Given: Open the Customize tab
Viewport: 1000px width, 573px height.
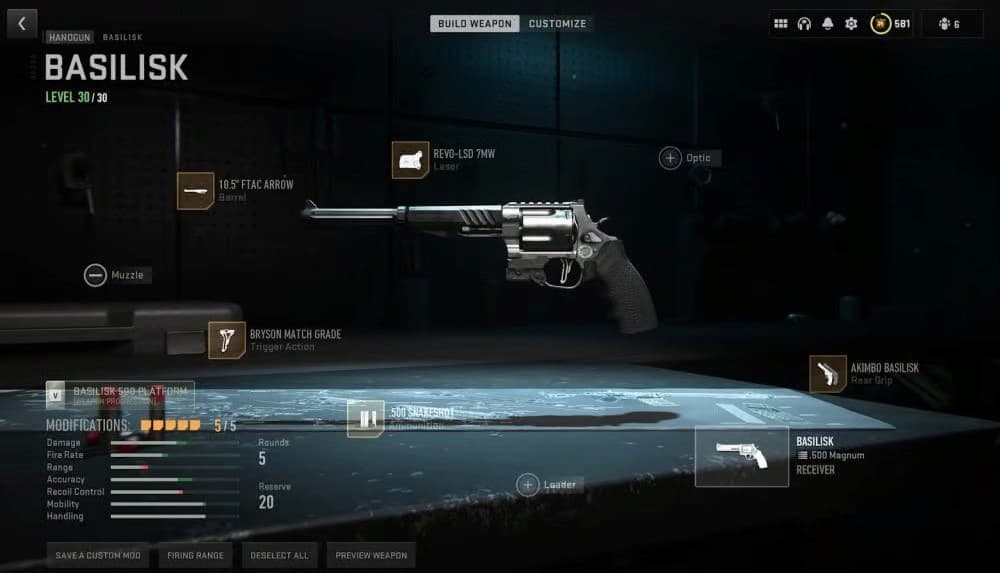Looking at the screenshot, I should point(557,23).
